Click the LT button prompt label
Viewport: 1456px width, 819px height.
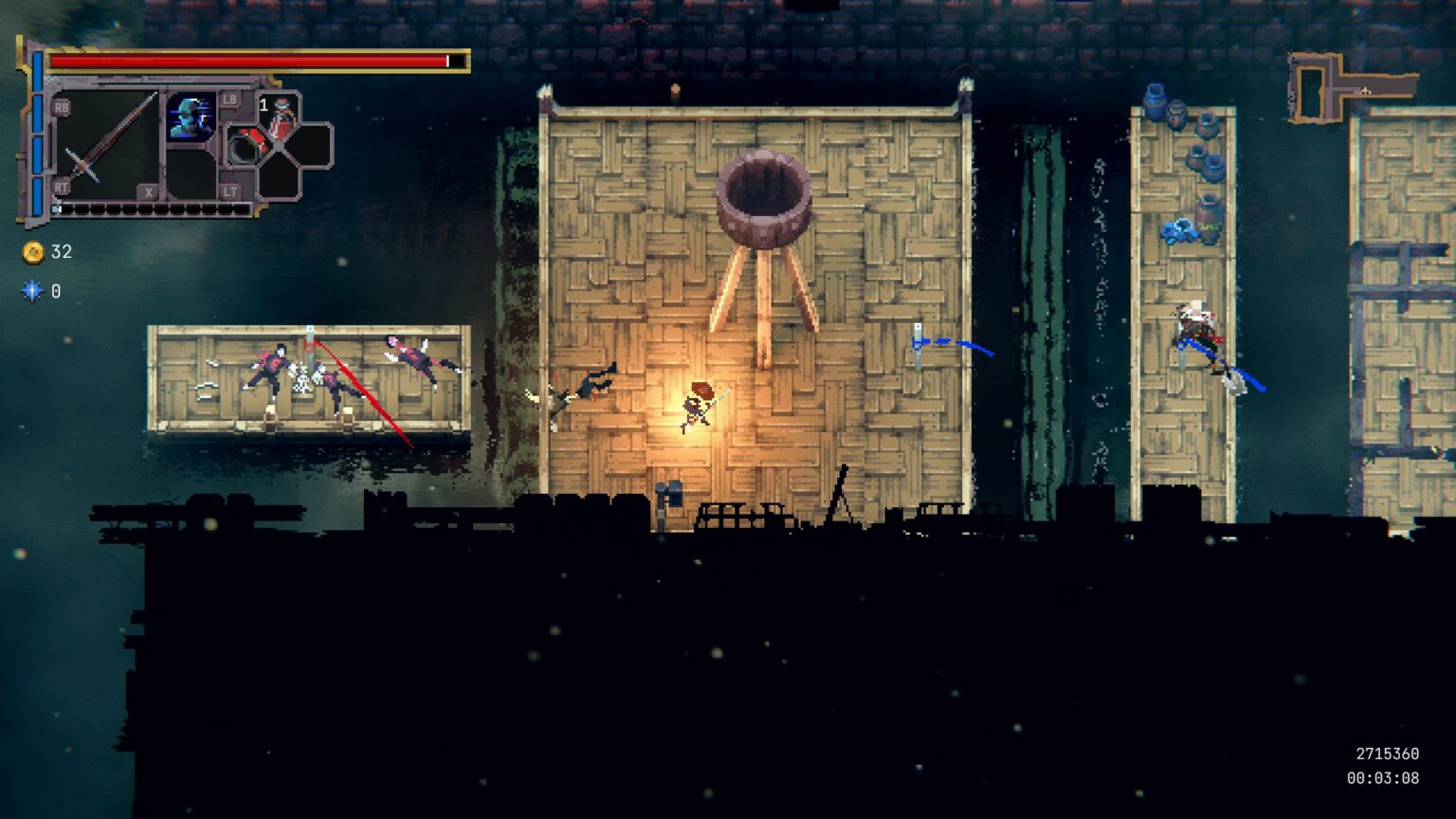click(x=229, y=190)
